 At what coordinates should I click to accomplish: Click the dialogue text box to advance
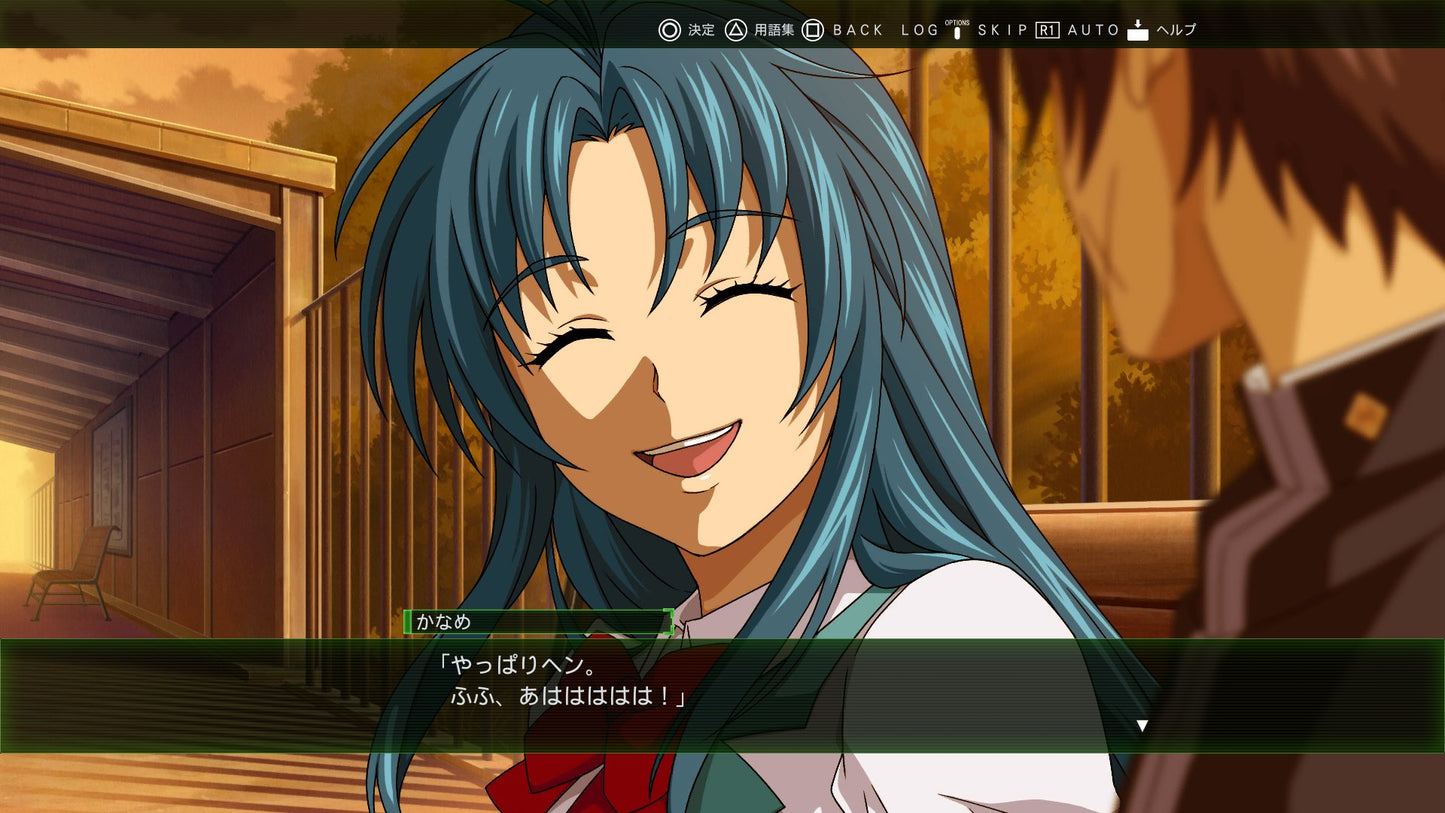click(x=722, y=690)
